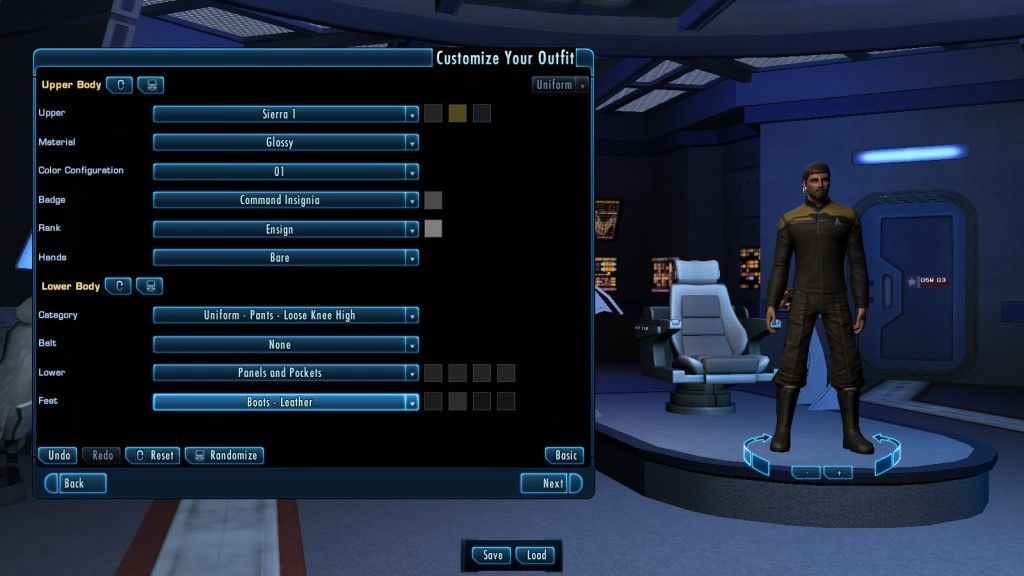The height and width of the screenshot is (576, 1024).
Task: Open the lower body Category dropdown
Action: (x=285, y=316)
